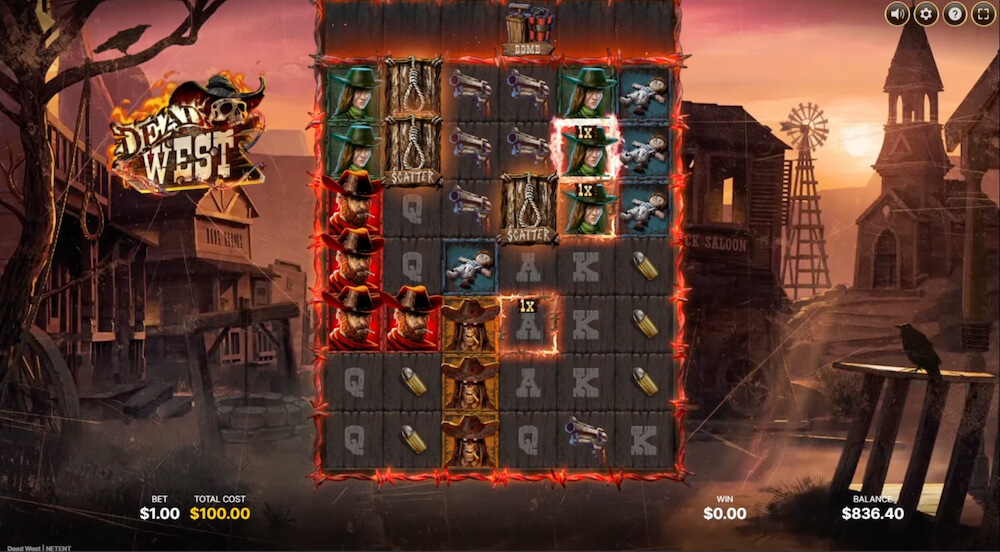Open the question mark help page
This screenshot has height=552, width=1000.
[955, 14]
